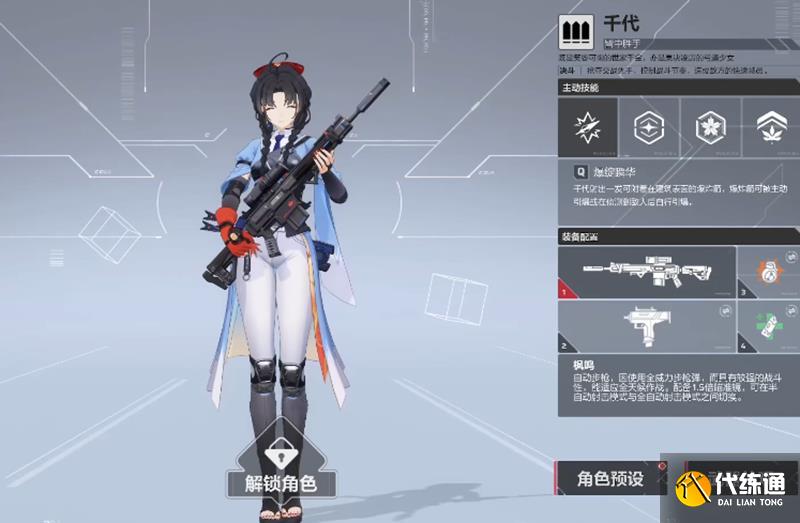This screenshot has height=523, width=800.
Task: Select the orange grenade equipment slot
Action: (769, 272)
